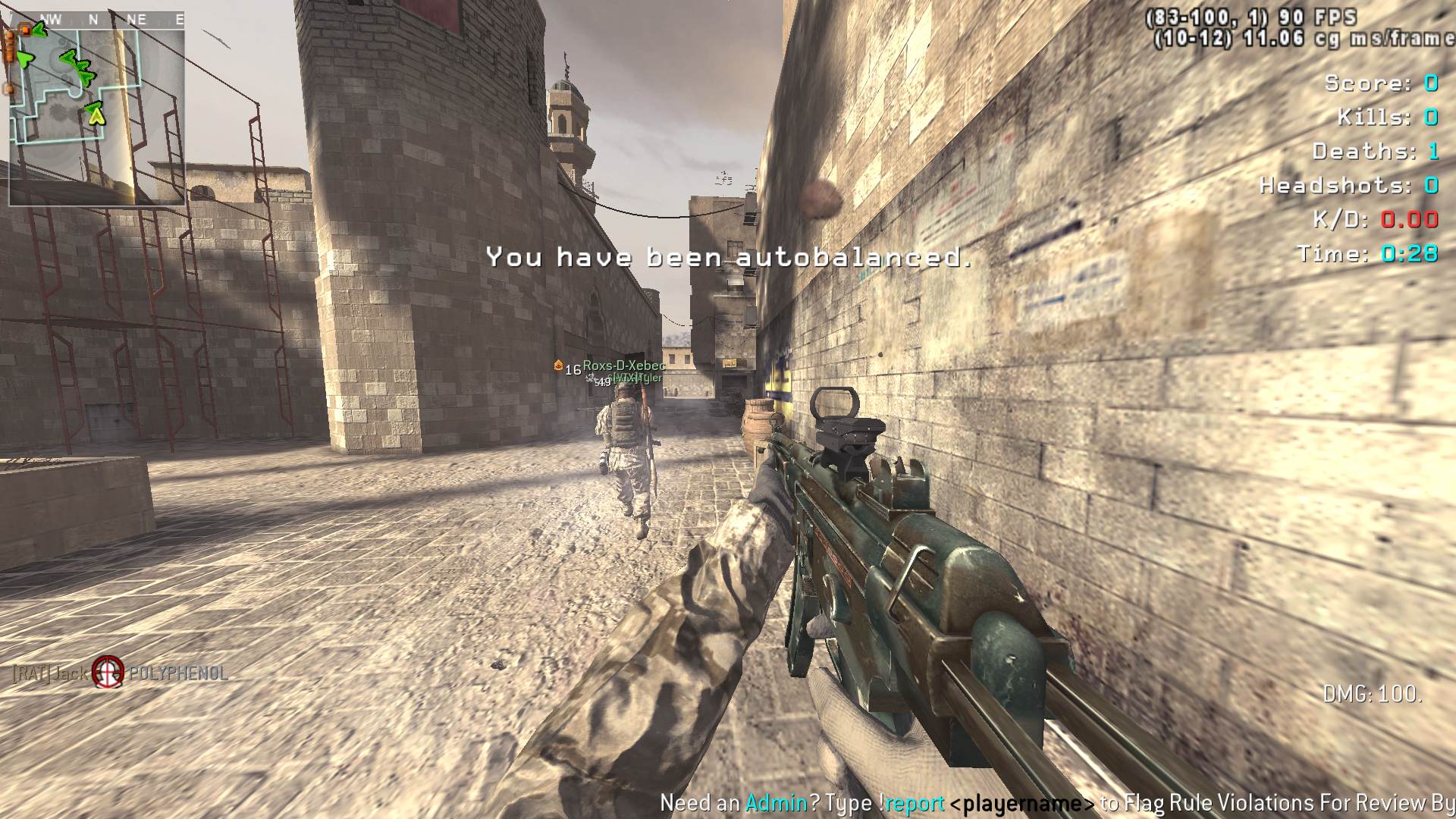Select the yellow player arrow on minimap
This screenshot has width=1456, height=819.
click(96, 115)
